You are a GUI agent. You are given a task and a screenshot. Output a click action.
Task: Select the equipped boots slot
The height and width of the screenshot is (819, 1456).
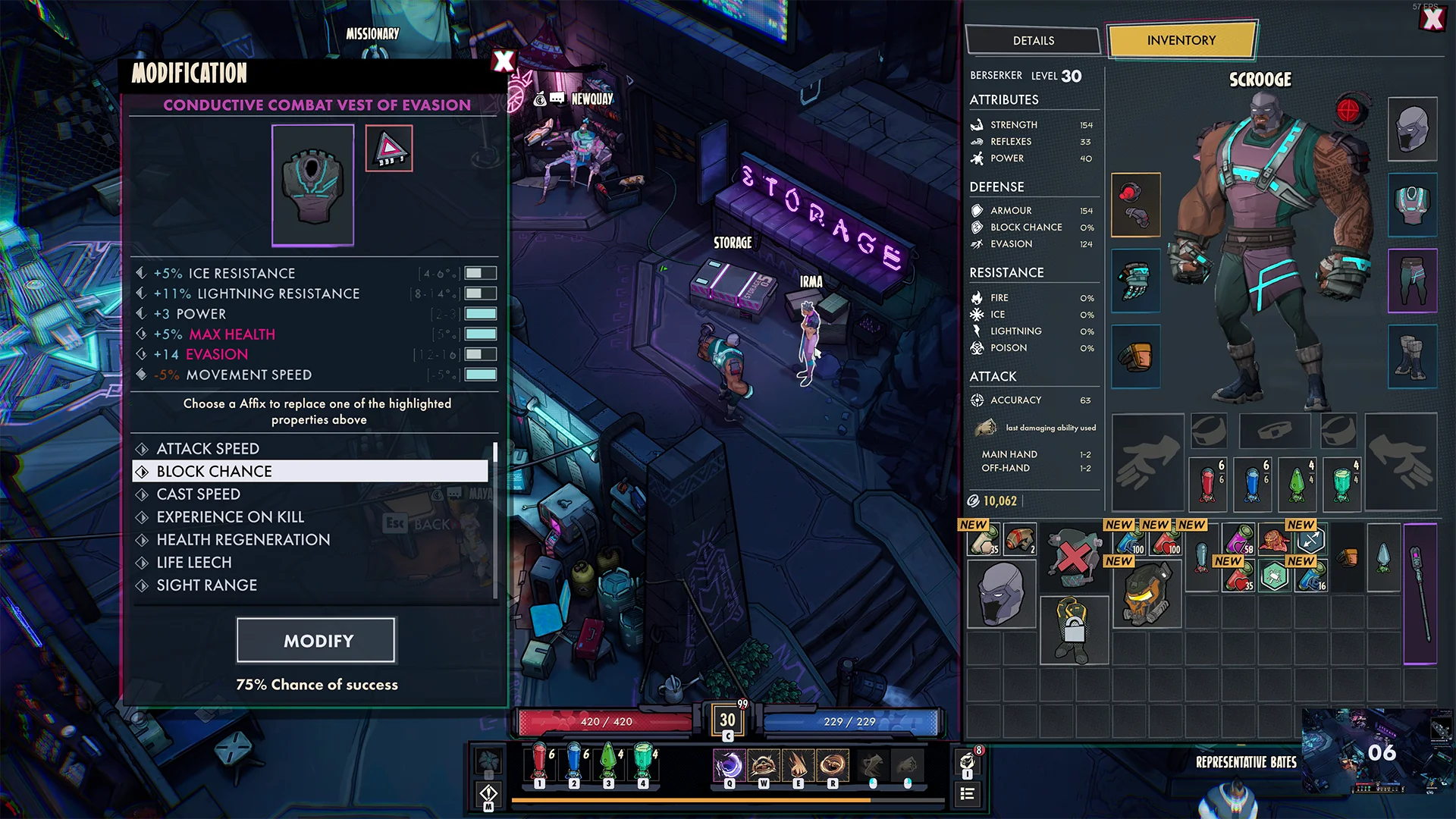(1412, 356)
